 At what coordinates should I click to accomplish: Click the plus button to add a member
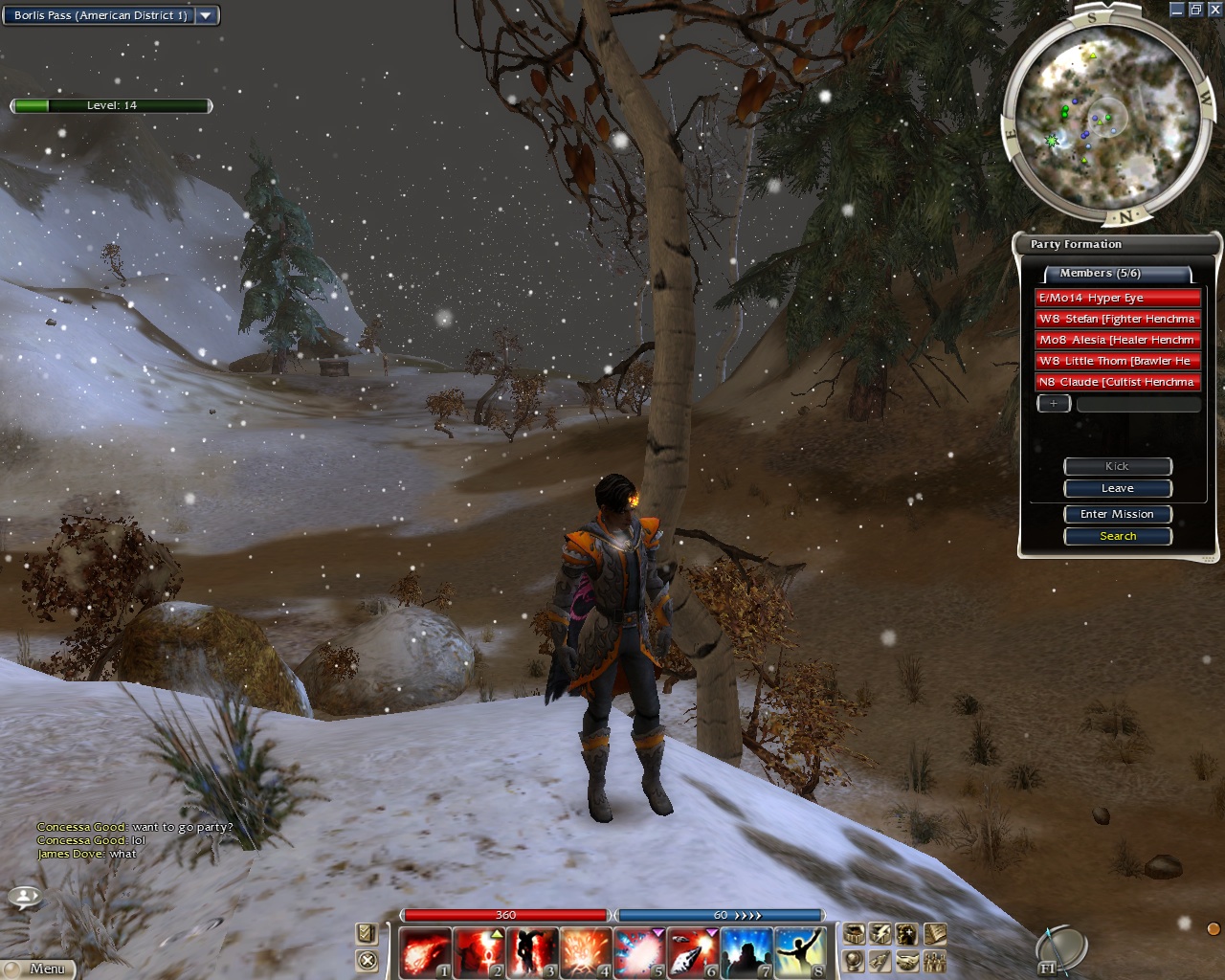(1054, 404)
